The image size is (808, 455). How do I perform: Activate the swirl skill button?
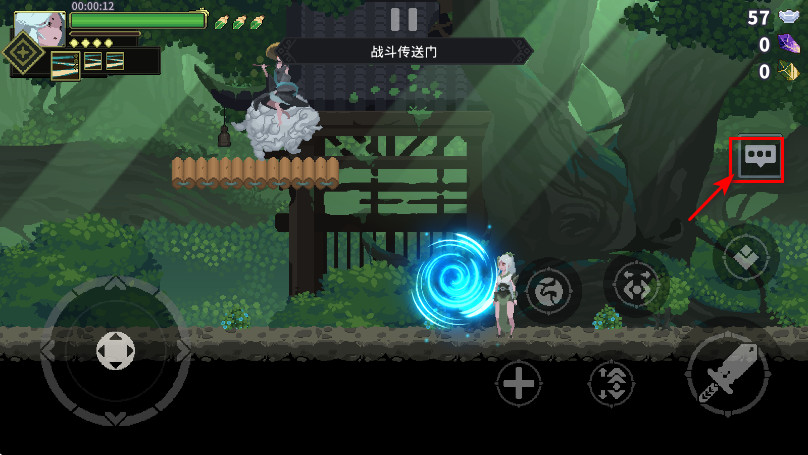pos(548,291)
